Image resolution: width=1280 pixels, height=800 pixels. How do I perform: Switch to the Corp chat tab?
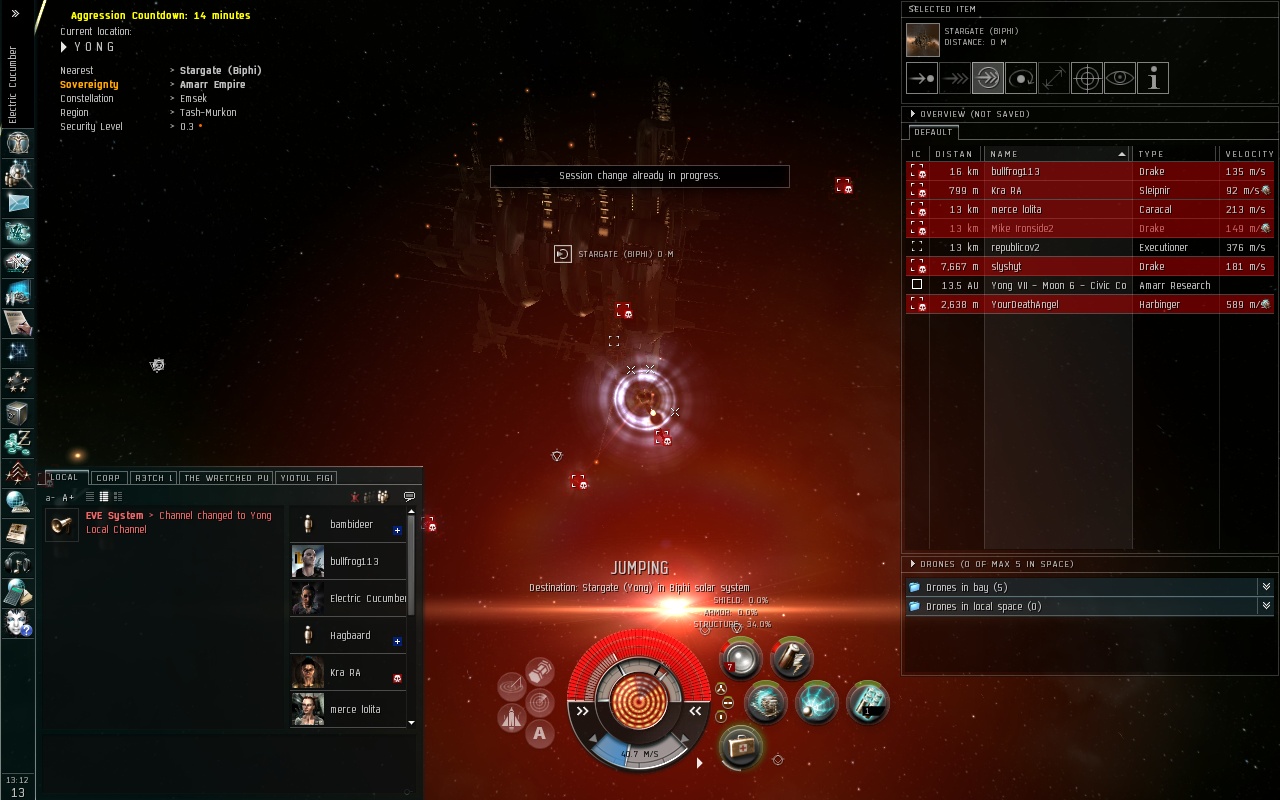pos(108,478)
